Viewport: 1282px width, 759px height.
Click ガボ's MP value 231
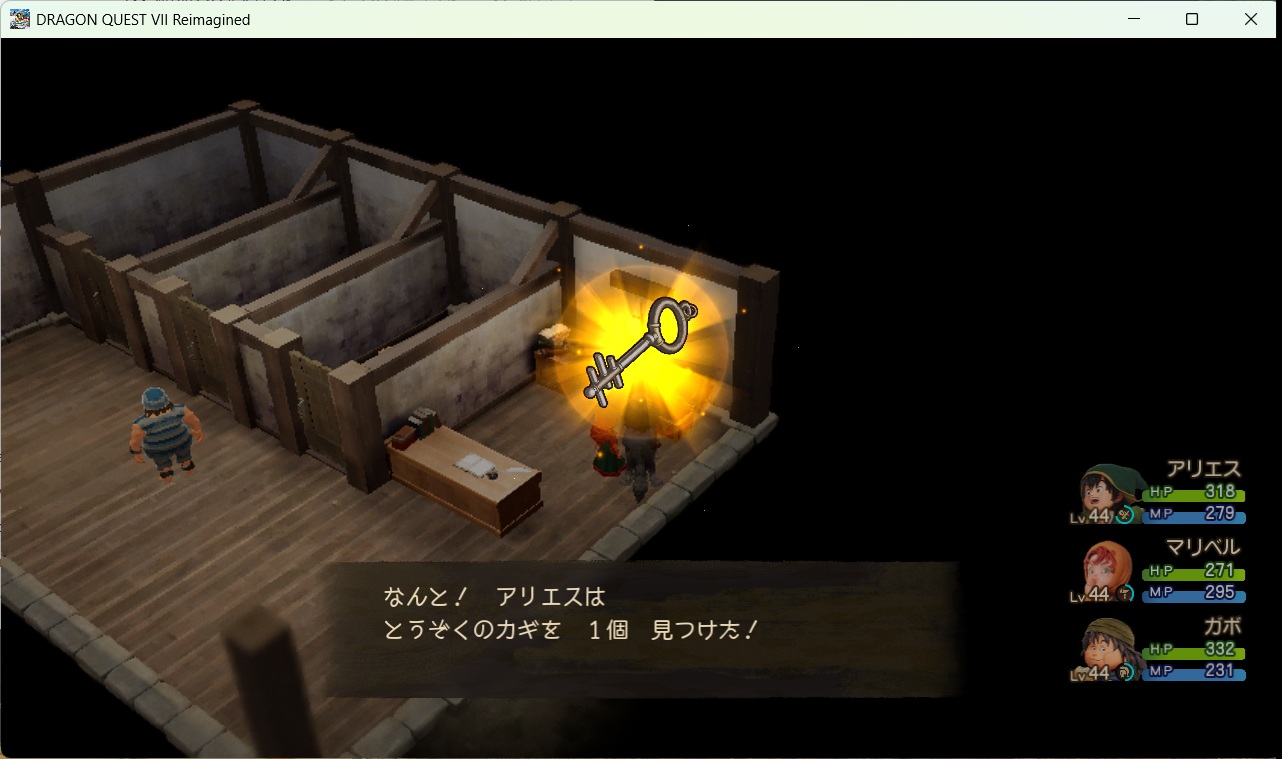1219,668
